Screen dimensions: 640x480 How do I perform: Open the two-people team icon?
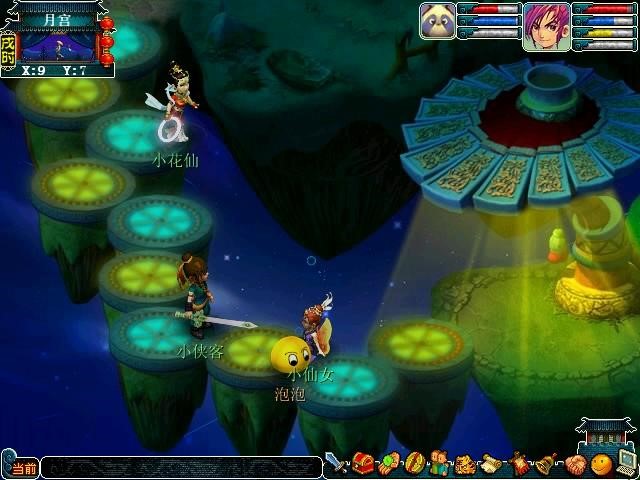pyautogui.click(x=441, y=464)
